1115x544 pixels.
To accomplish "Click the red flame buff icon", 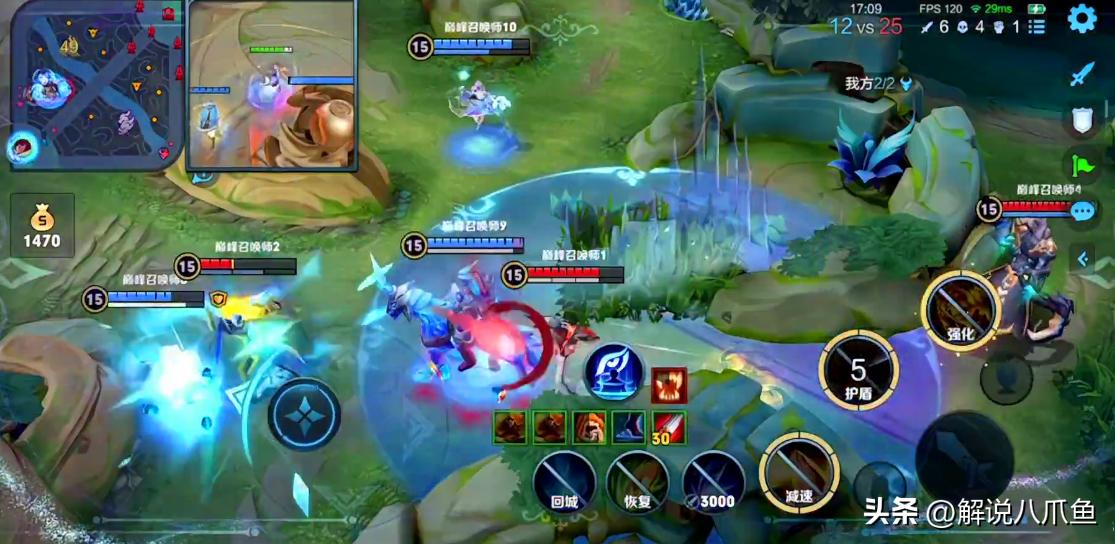I will pos(668,385).
